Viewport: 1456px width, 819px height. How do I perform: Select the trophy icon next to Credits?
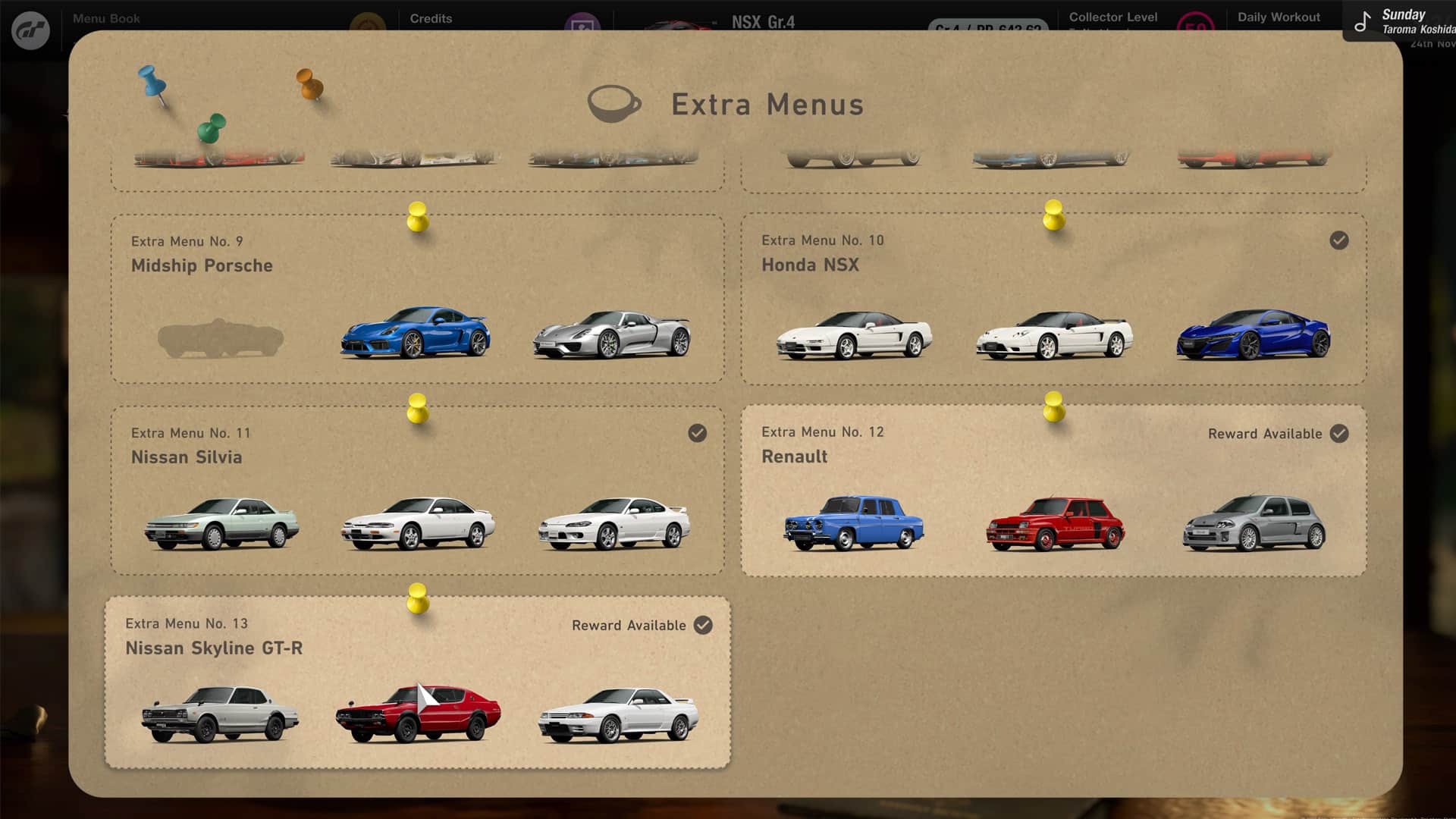[x=583, y=20]
